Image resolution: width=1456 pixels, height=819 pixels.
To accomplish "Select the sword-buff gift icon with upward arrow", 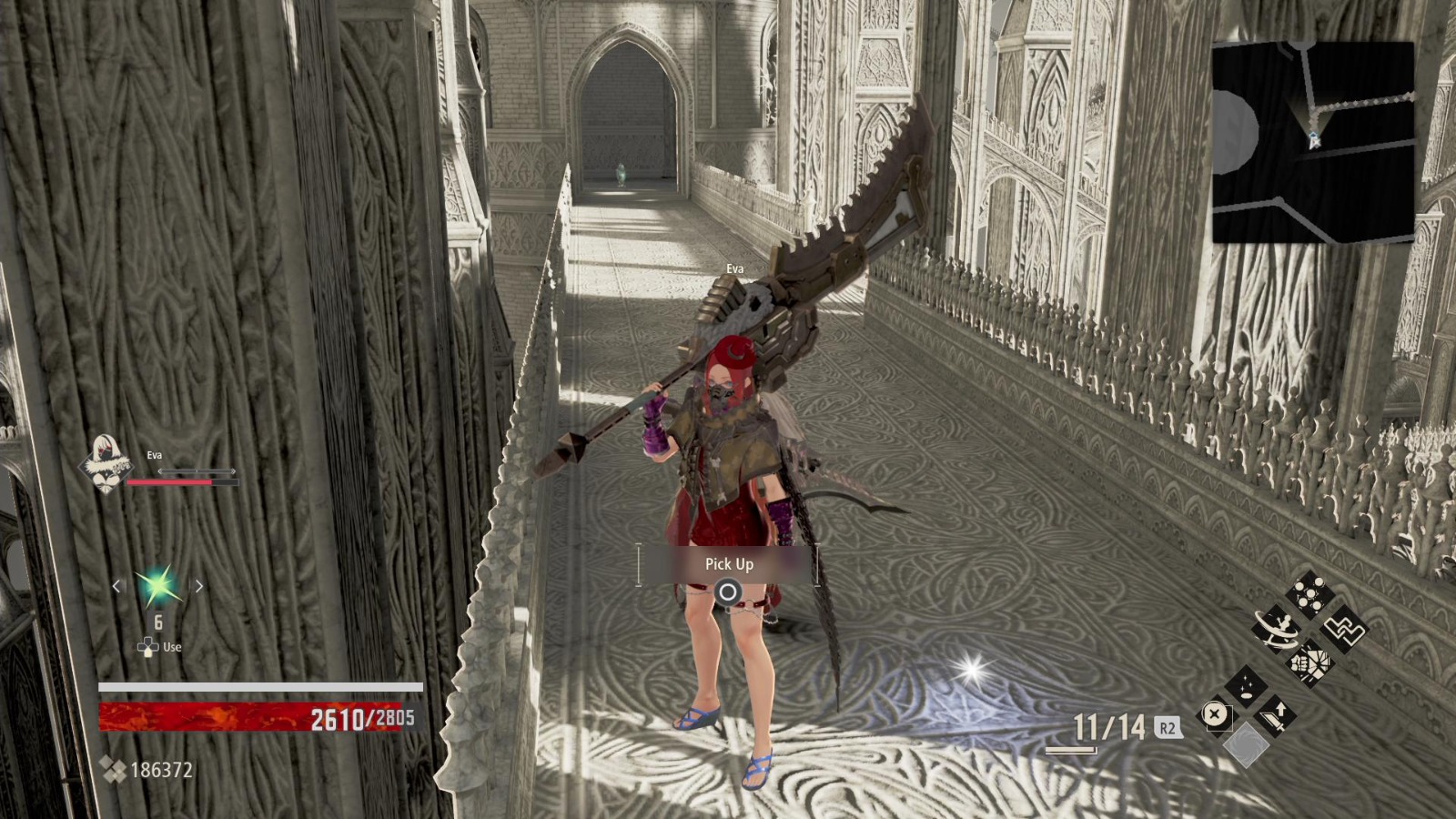I will (x=1279, y=714).
